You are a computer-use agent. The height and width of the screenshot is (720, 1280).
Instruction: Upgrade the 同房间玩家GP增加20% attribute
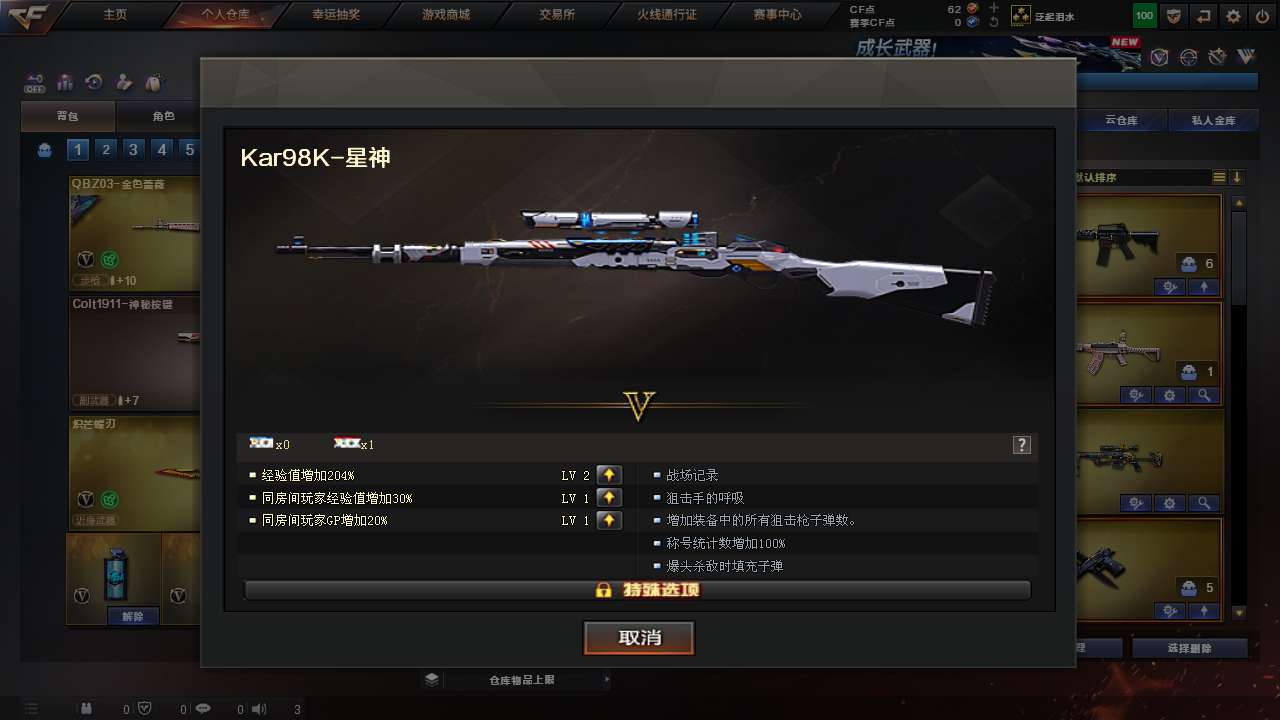point(609,521)
